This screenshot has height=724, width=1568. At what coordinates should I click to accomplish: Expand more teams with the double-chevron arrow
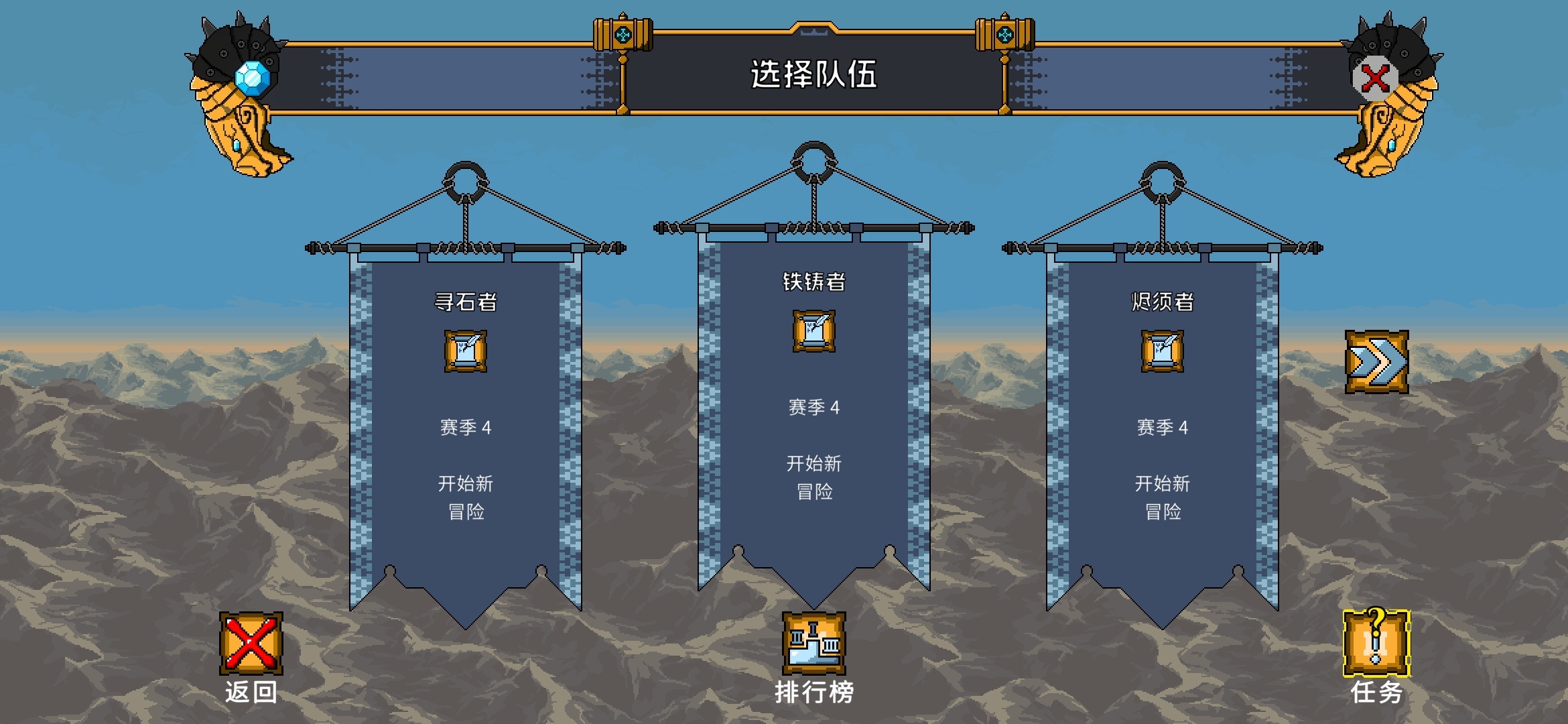coord(1377,362)
